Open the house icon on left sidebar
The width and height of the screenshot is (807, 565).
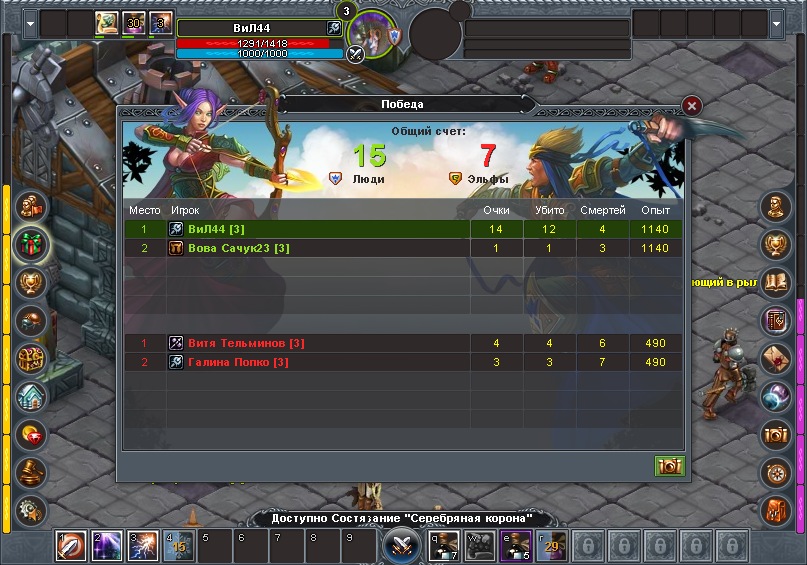[x=31, y=396]
